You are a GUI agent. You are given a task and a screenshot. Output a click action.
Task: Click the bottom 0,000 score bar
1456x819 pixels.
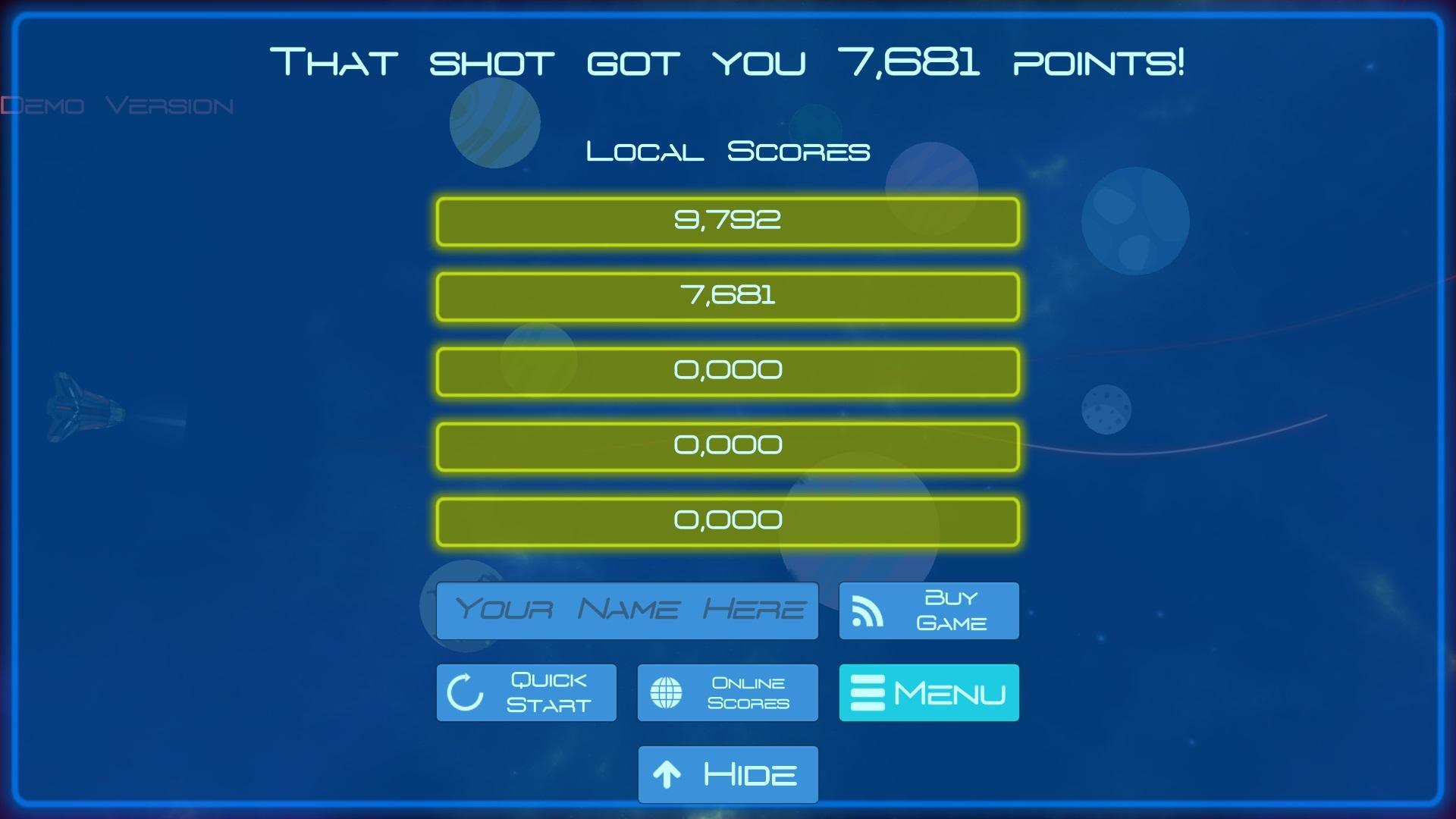pyautogui.click(x=728, y=520)
